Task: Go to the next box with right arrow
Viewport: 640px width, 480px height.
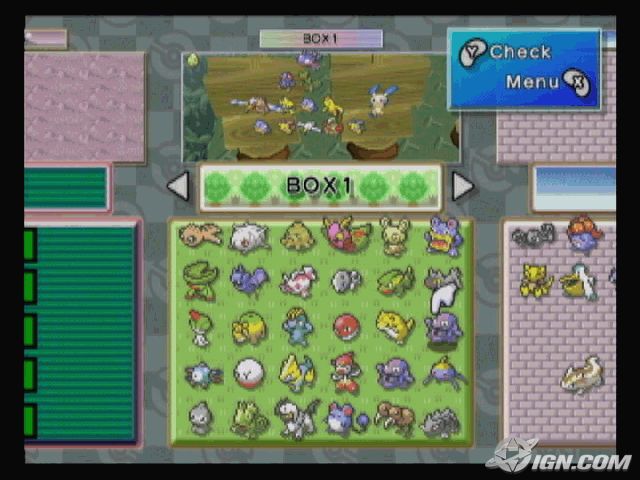Action: (462, 187)
